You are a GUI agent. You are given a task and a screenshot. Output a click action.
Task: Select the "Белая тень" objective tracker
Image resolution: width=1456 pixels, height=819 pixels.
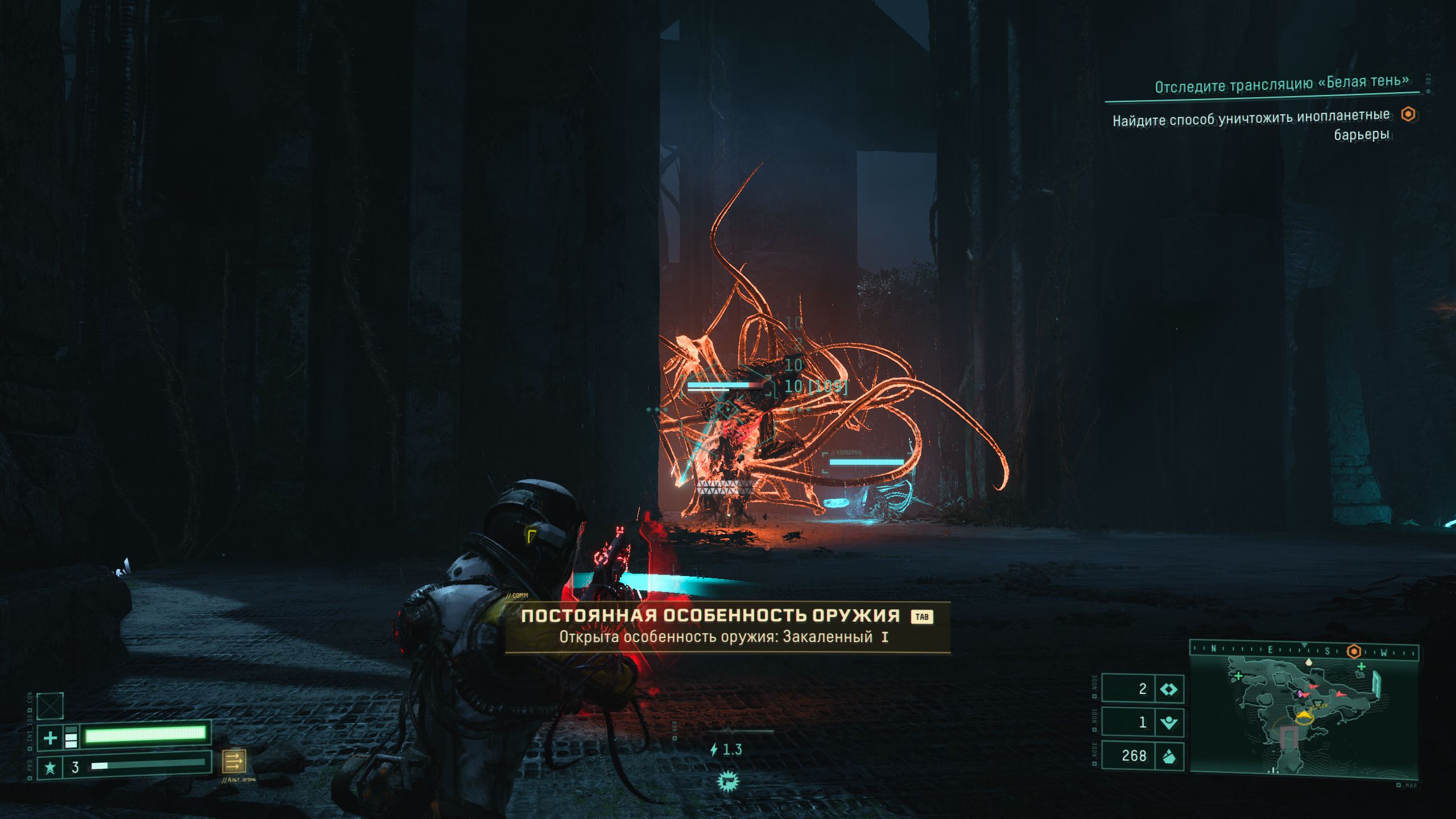click(1281, 84)
